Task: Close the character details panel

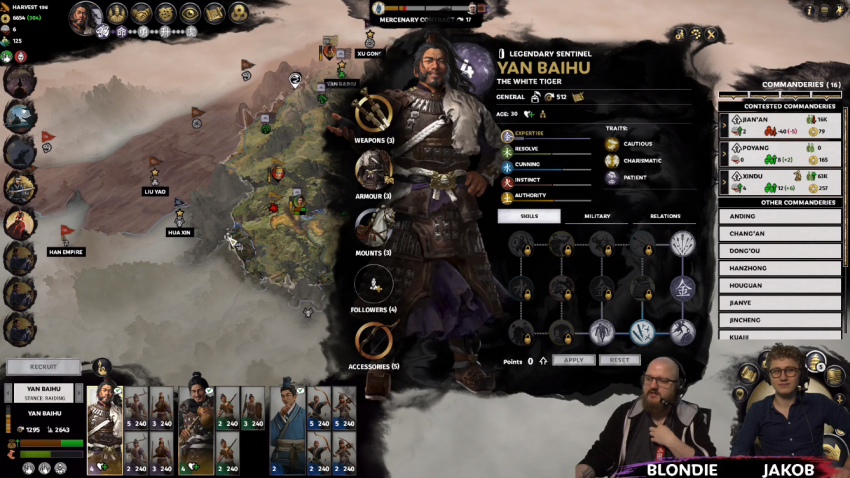Action: click(711, 34)
